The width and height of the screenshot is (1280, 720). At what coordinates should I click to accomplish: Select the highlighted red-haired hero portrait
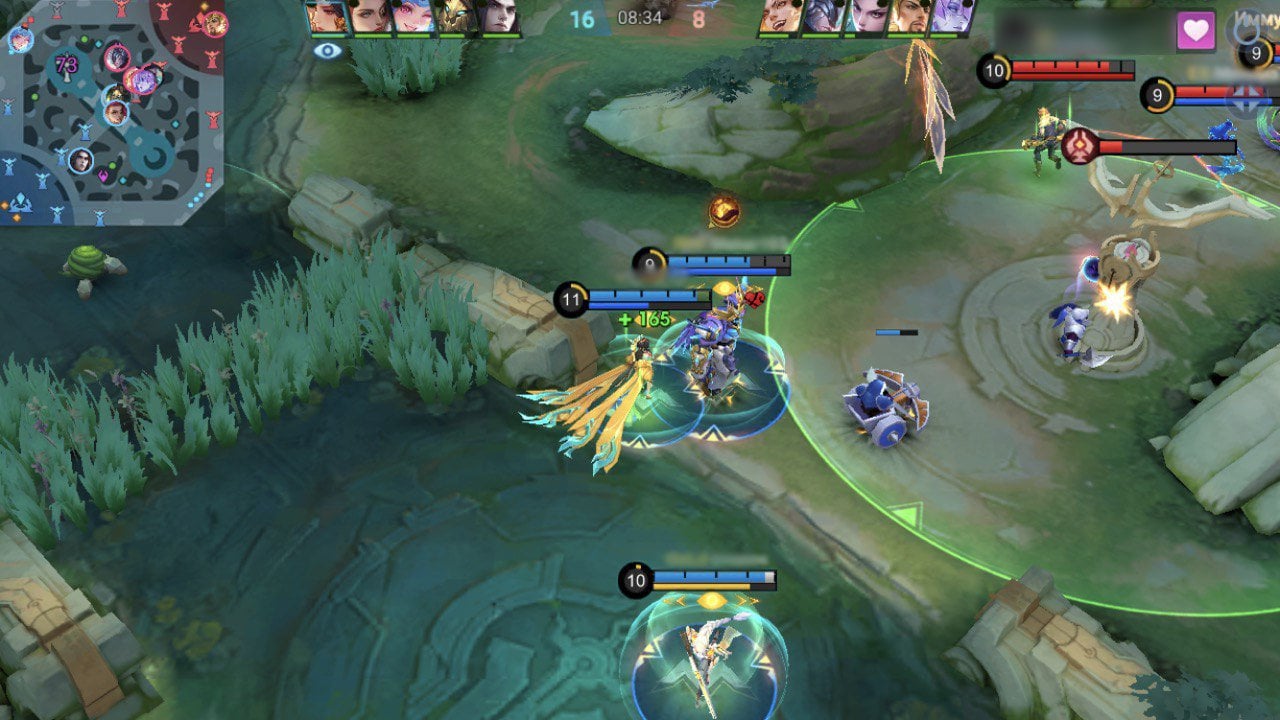point(327,17)
